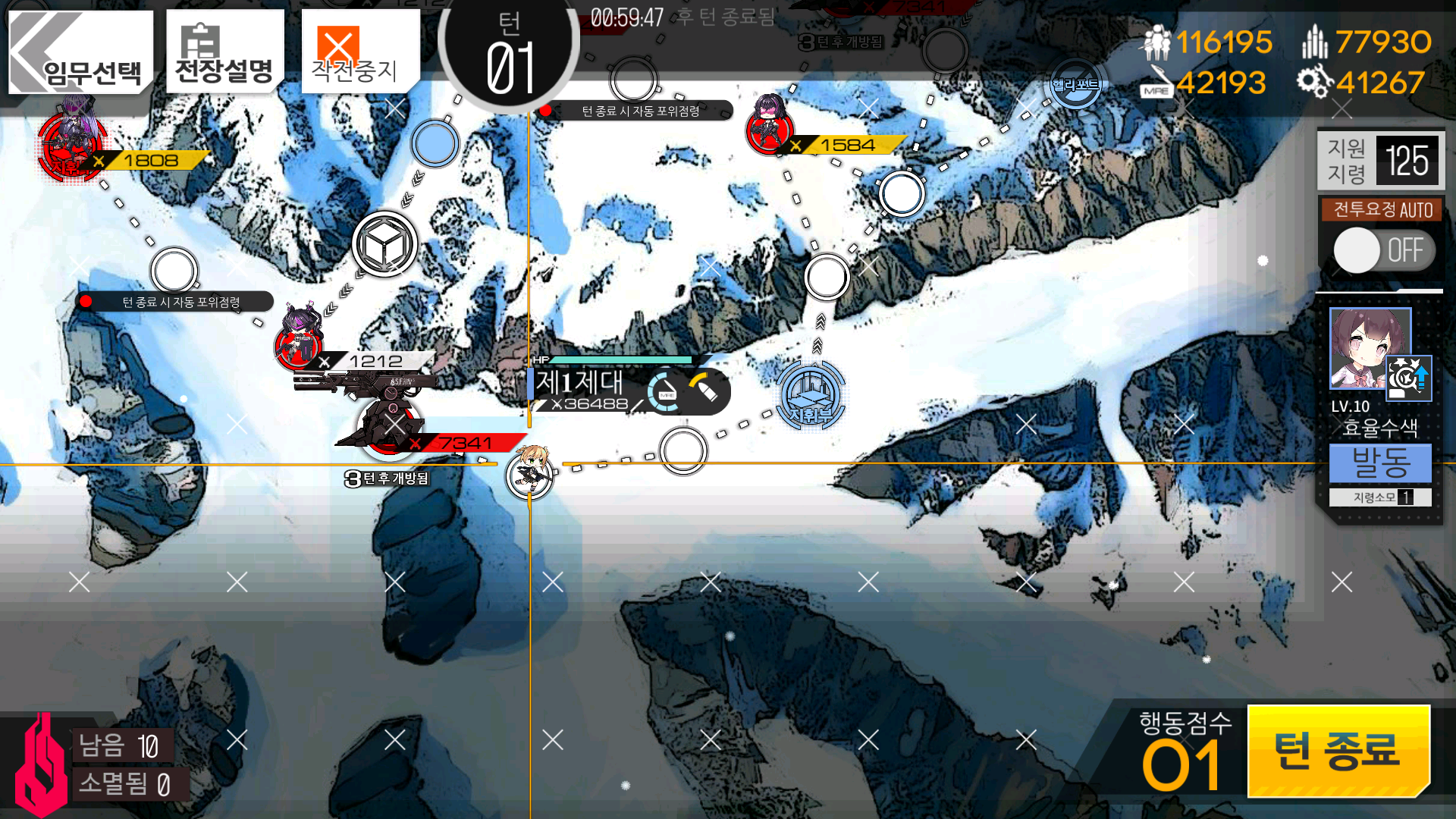This screenshot has height=819, width=1456.
Task: Go back via the 임무선택 button
Action: tap(80, 52)
